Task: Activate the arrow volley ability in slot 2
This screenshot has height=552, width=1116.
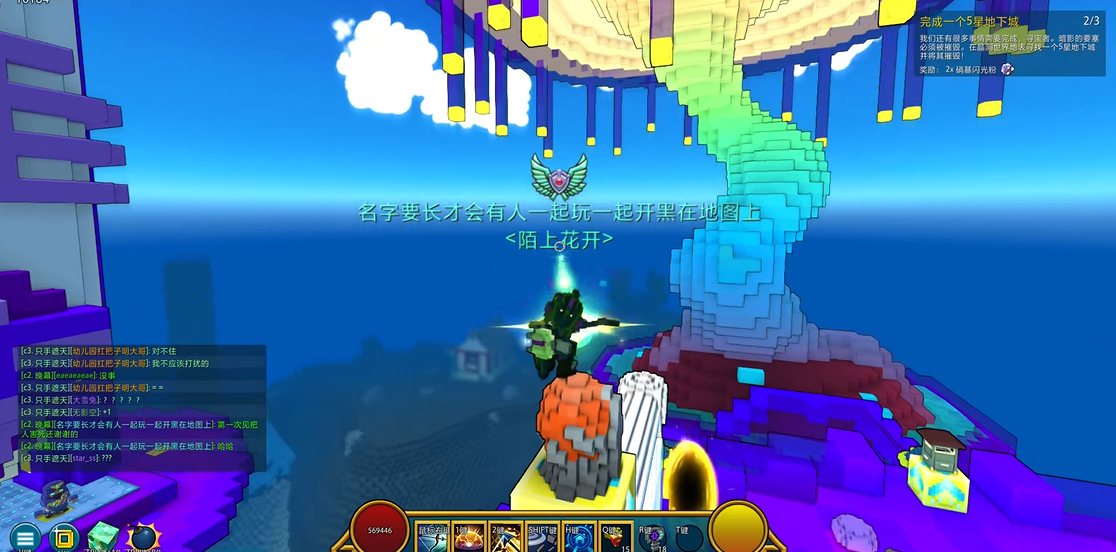Action: tap(504, 538)
